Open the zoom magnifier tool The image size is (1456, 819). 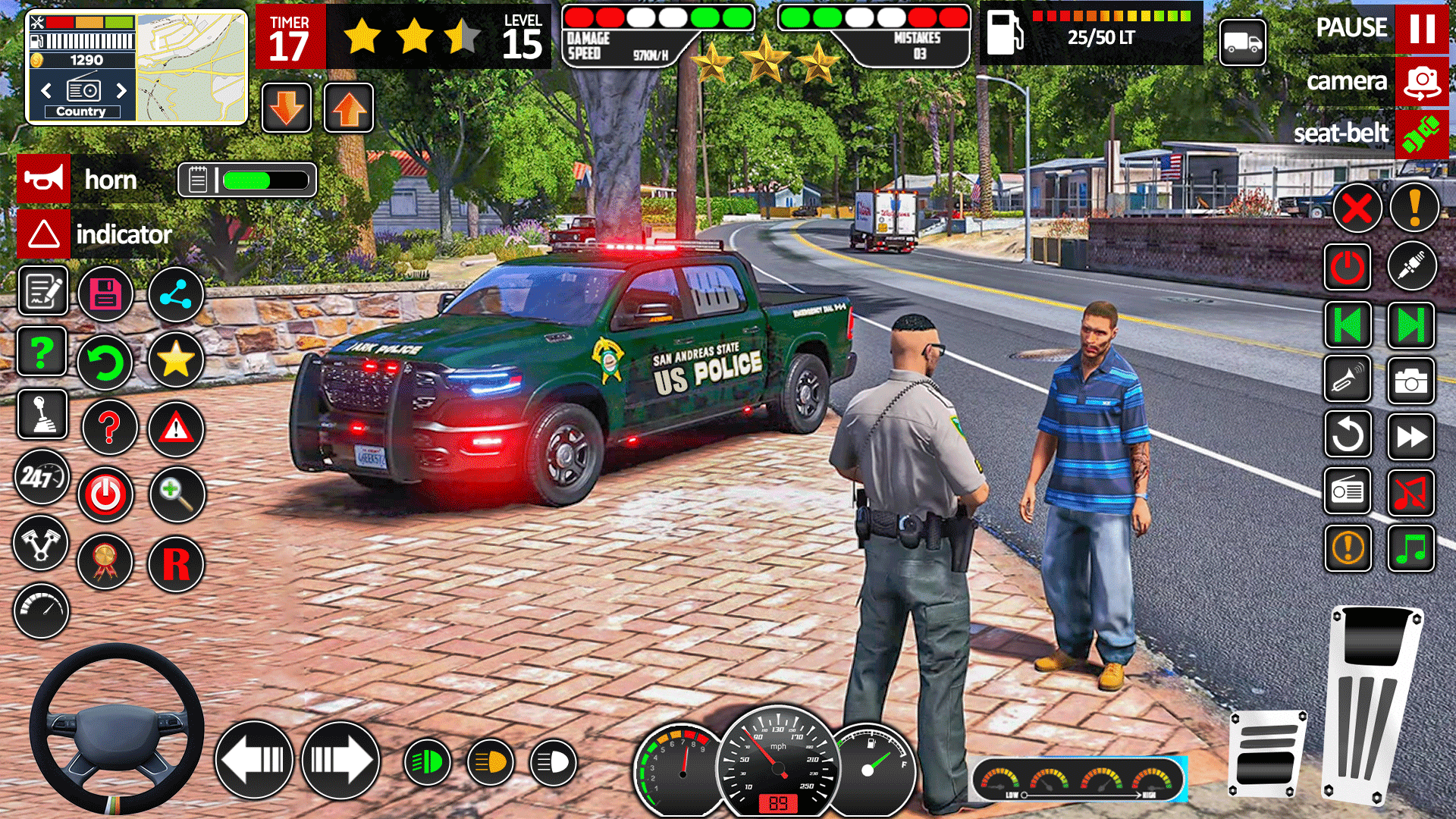[177, 494]
